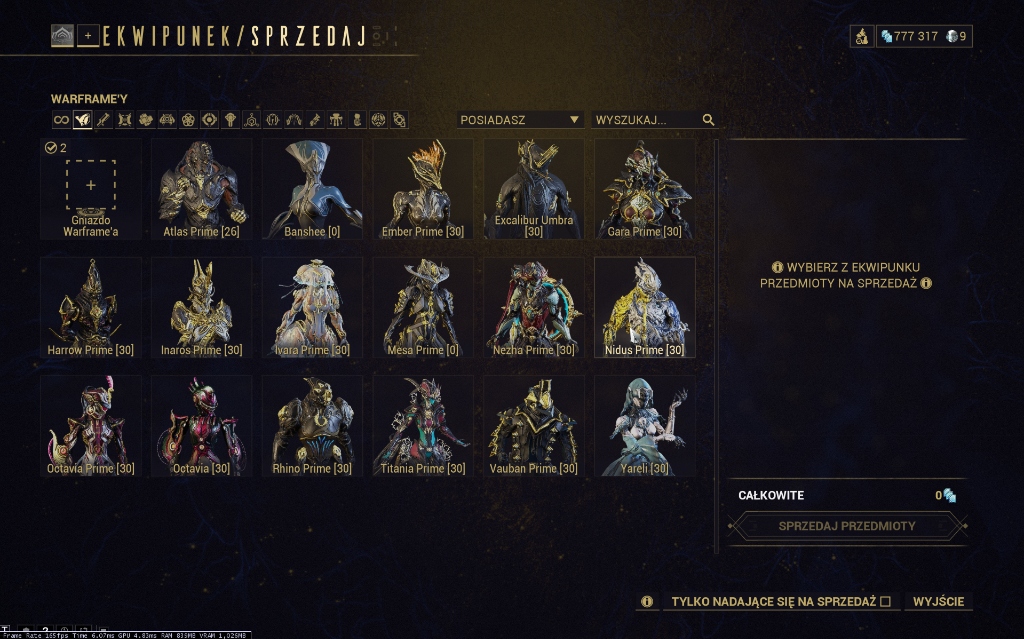Click the Wyszukaj search field
Image resolution: width=1024 pixels, height=639 pixels.
click(x=646, y=120)
